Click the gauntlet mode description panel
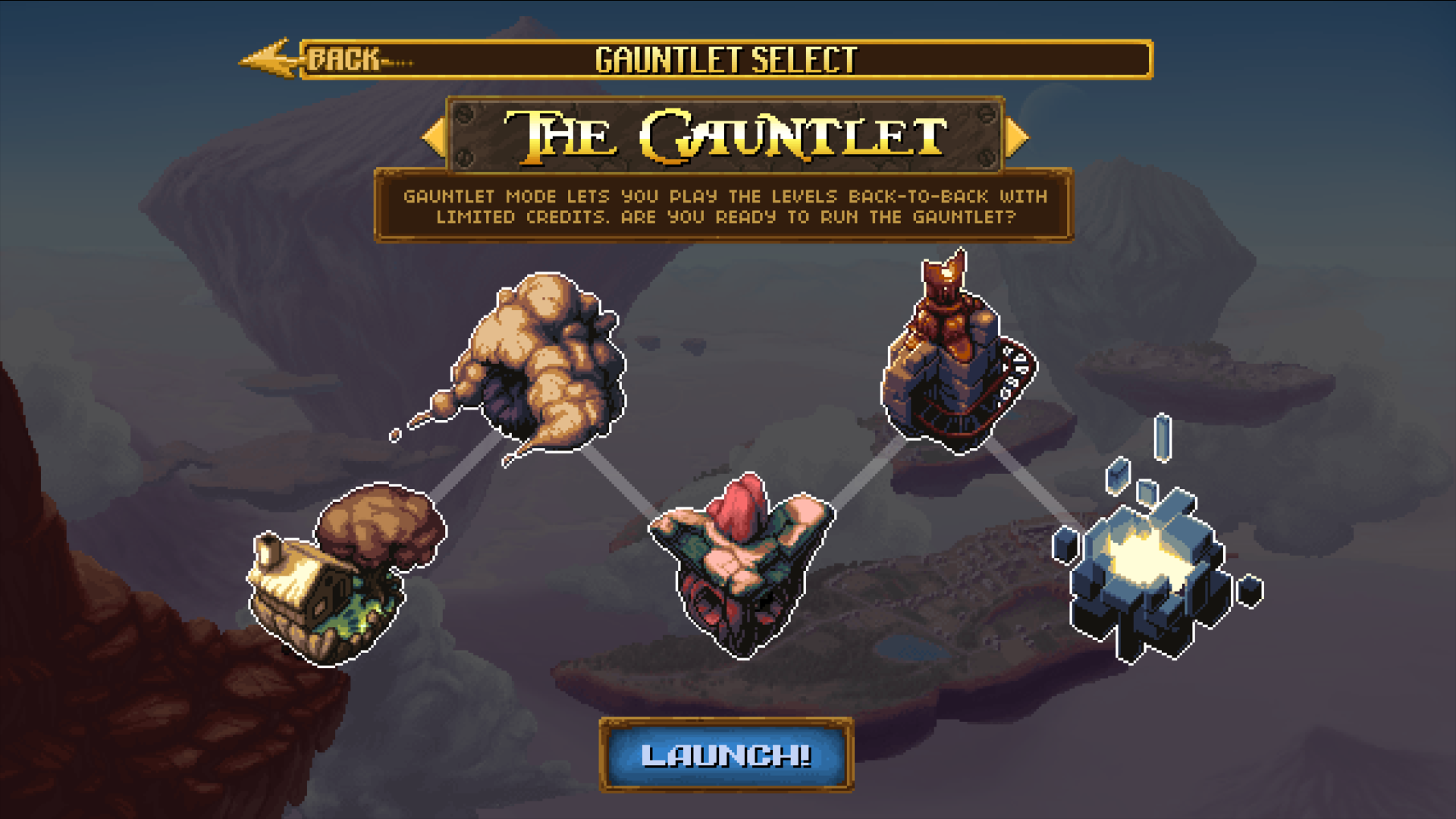This screenshot has height=819, width=1456. (724, 206)
